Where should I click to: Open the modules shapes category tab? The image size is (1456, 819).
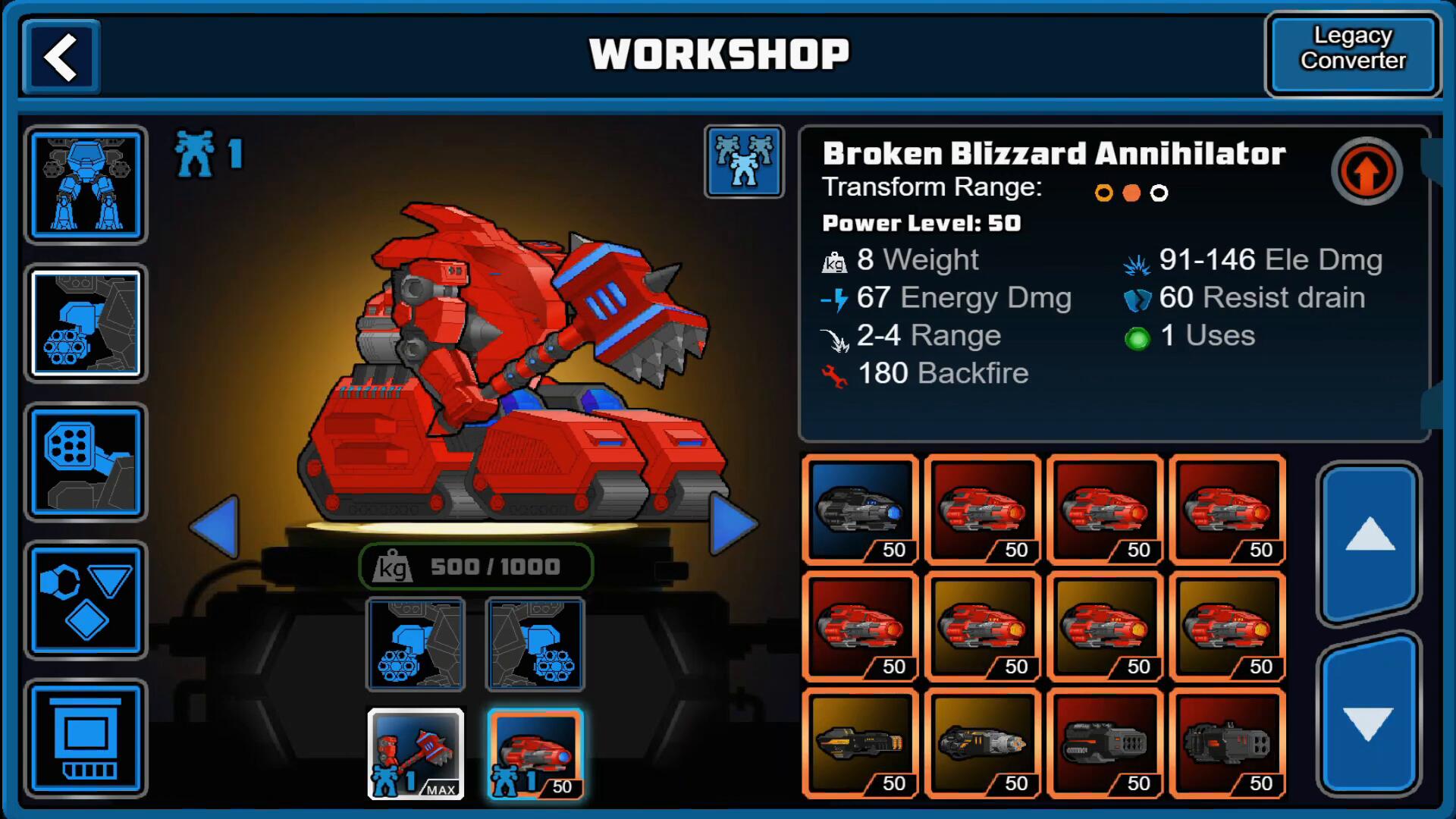(86, 601)
